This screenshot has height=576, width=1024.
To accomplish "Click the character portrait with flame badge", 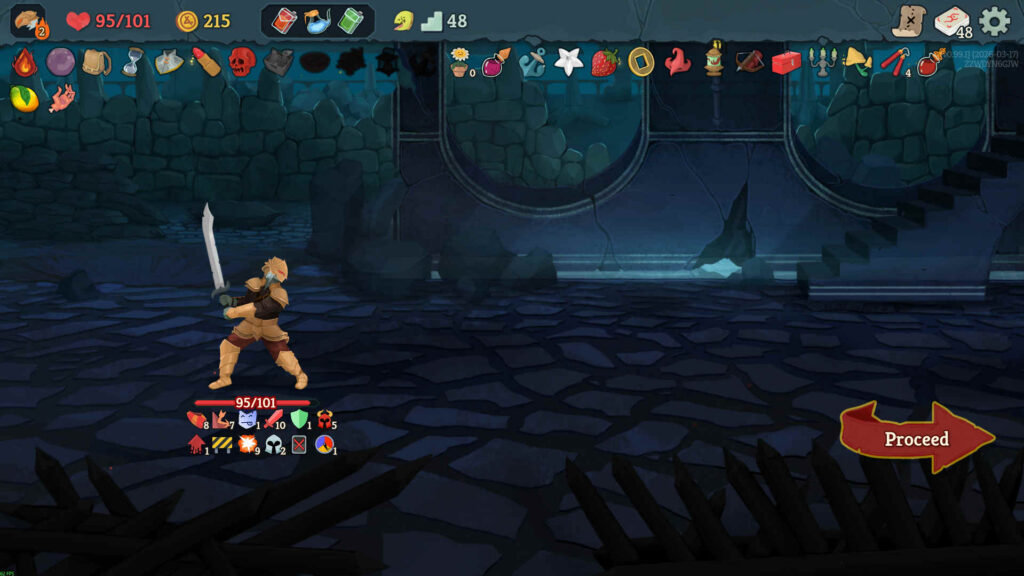I will pyautogui.click(x=28, y=21).
